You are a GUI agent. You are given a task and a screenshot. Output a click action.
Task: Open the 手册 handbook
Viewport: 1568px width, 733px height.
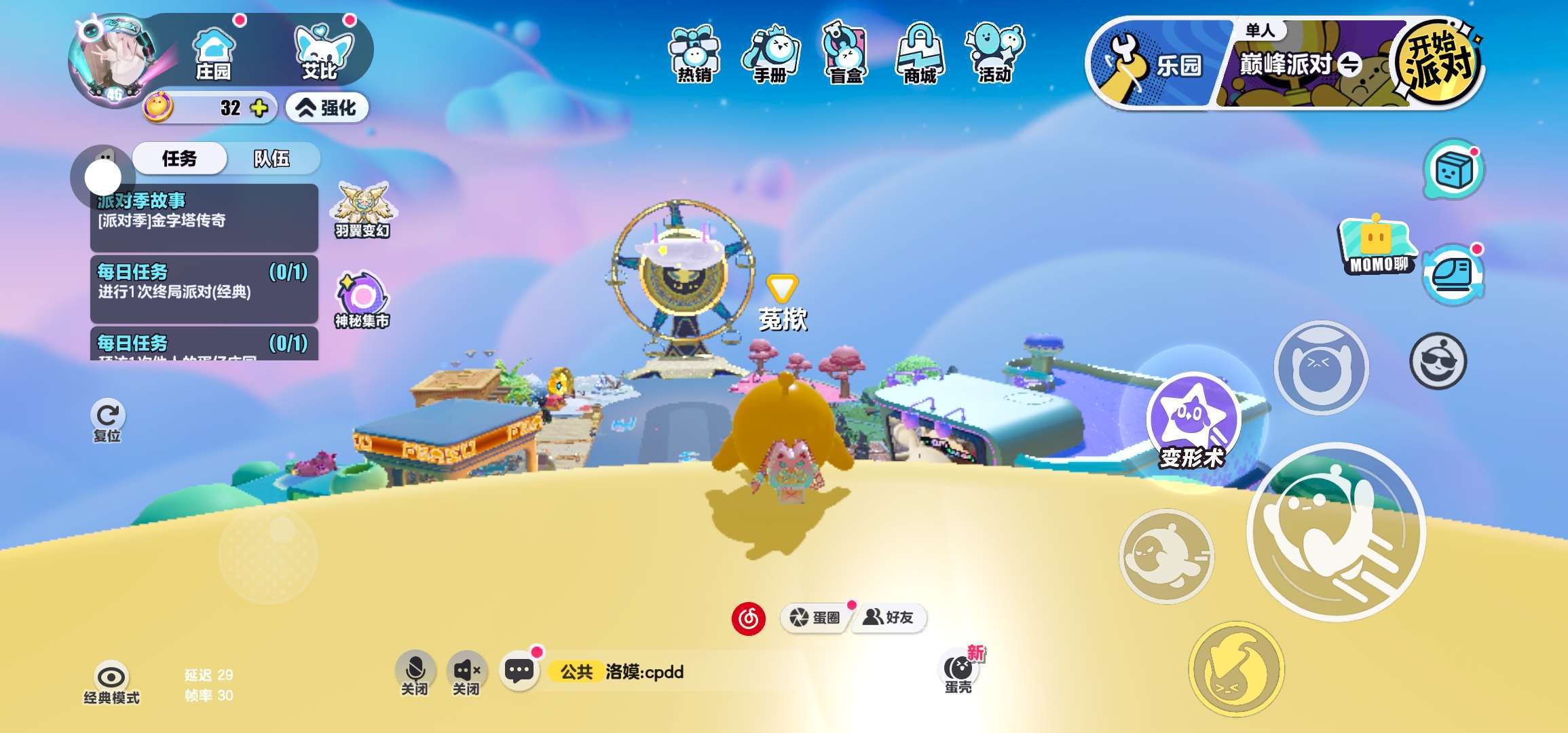point(770,54)
